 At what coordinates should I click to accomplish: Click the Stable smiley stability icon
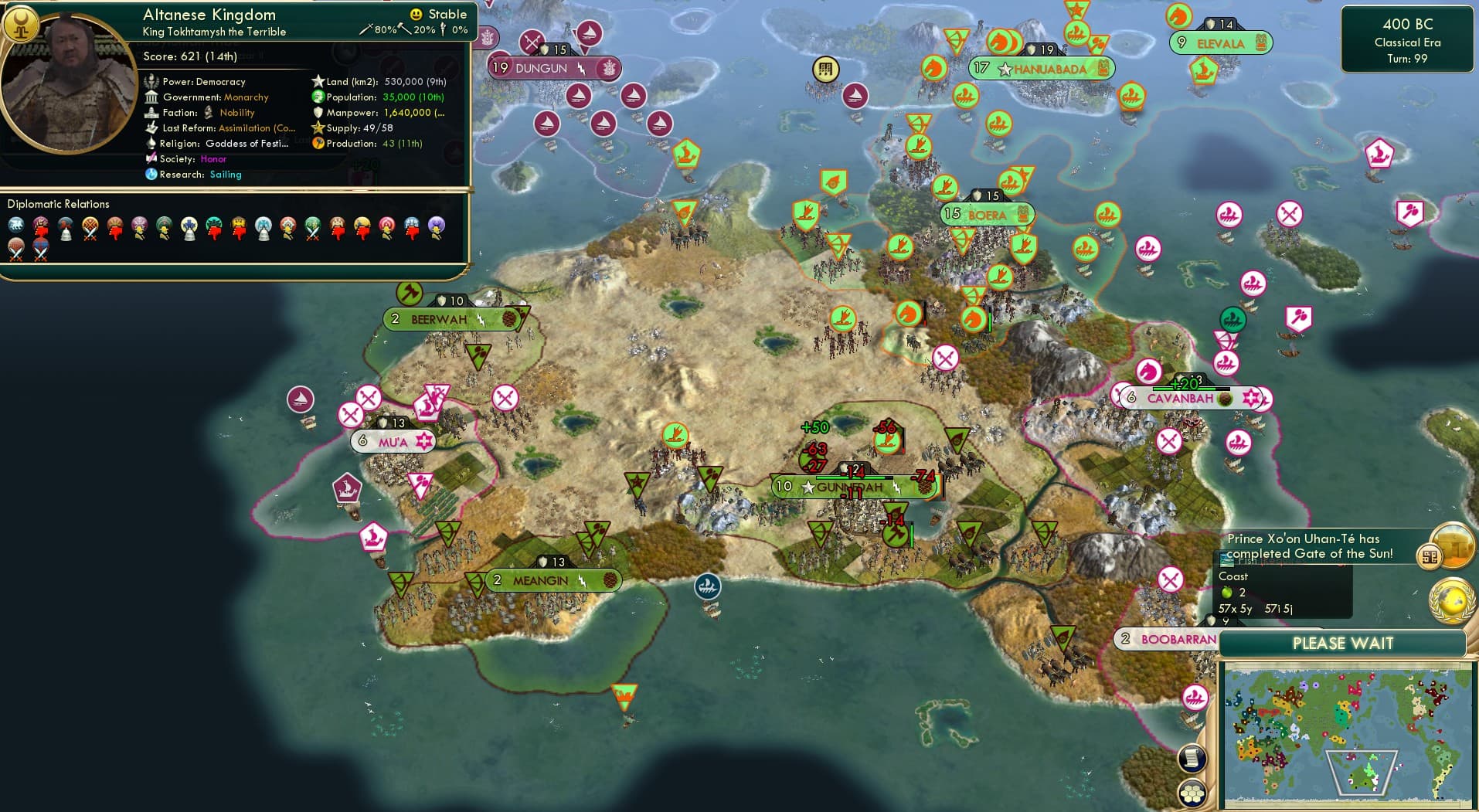click(416, 15)
